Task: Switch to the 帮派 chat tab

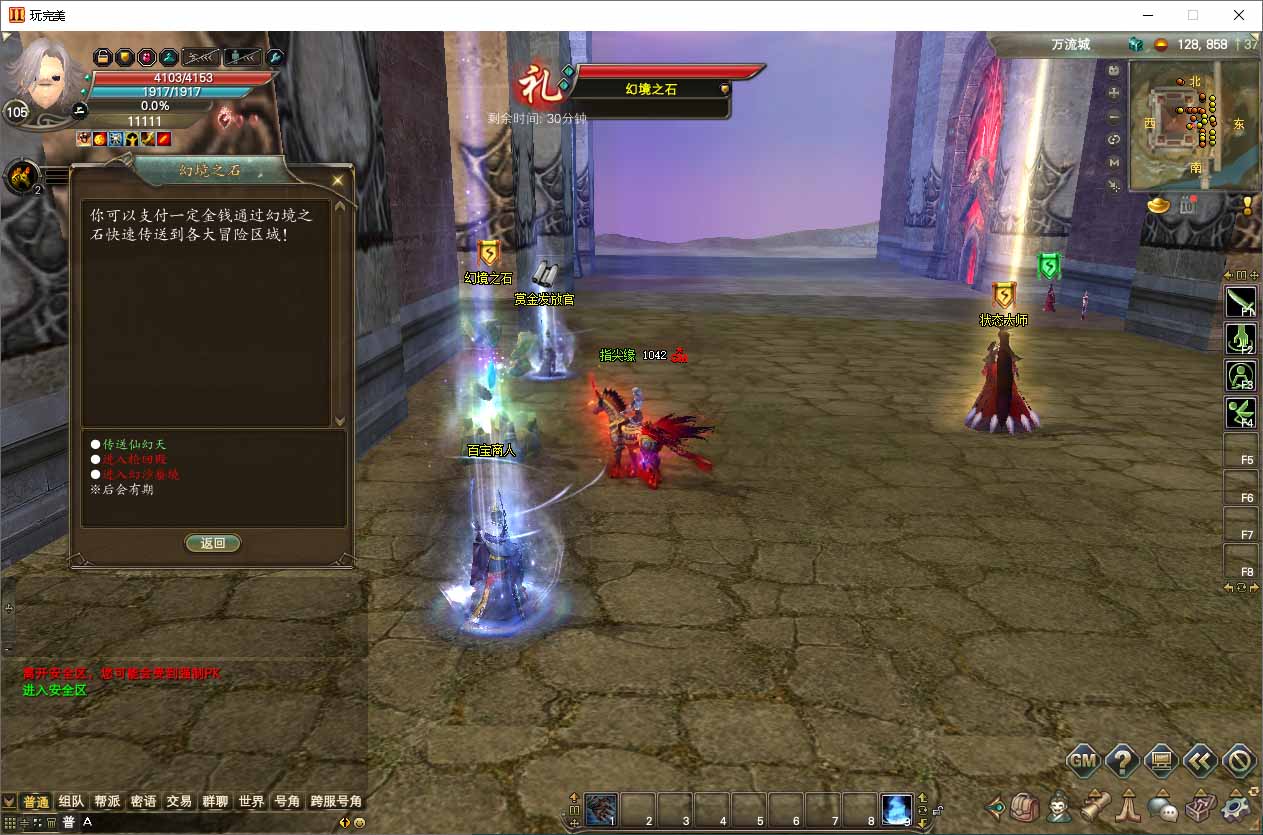Action: (107, 801)
